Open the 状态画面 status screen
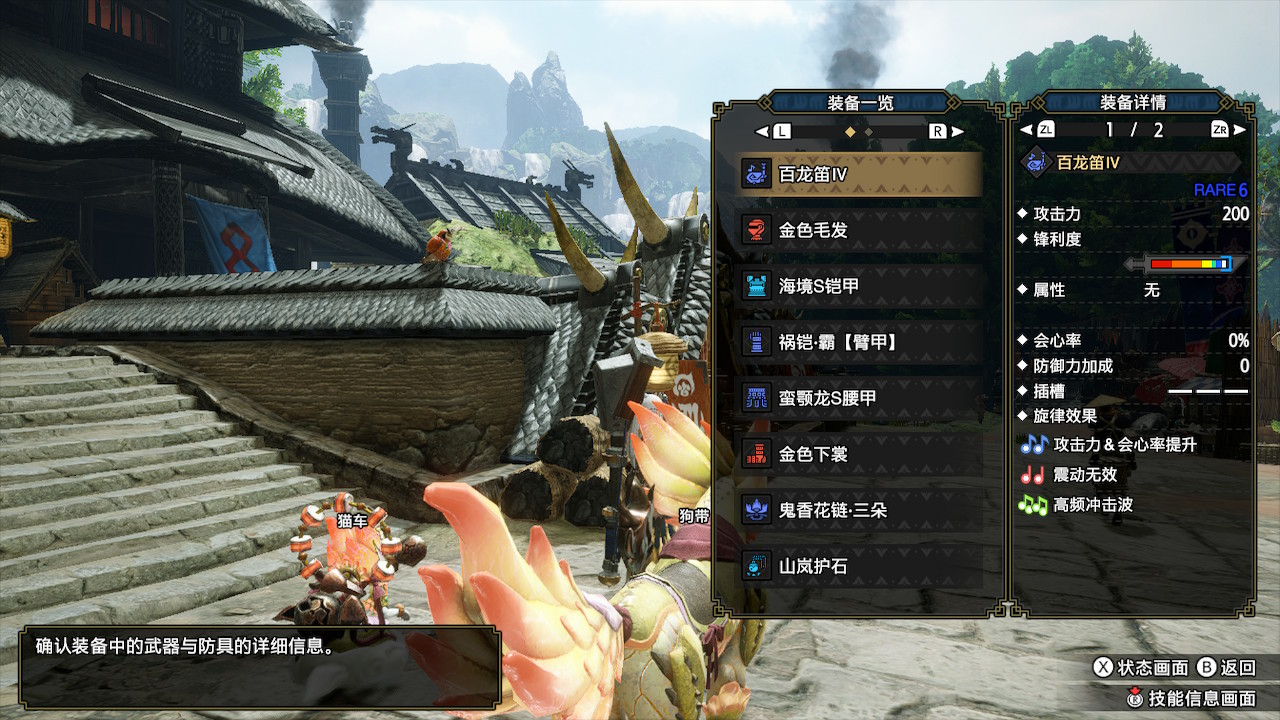 [x=1141, y=667]
